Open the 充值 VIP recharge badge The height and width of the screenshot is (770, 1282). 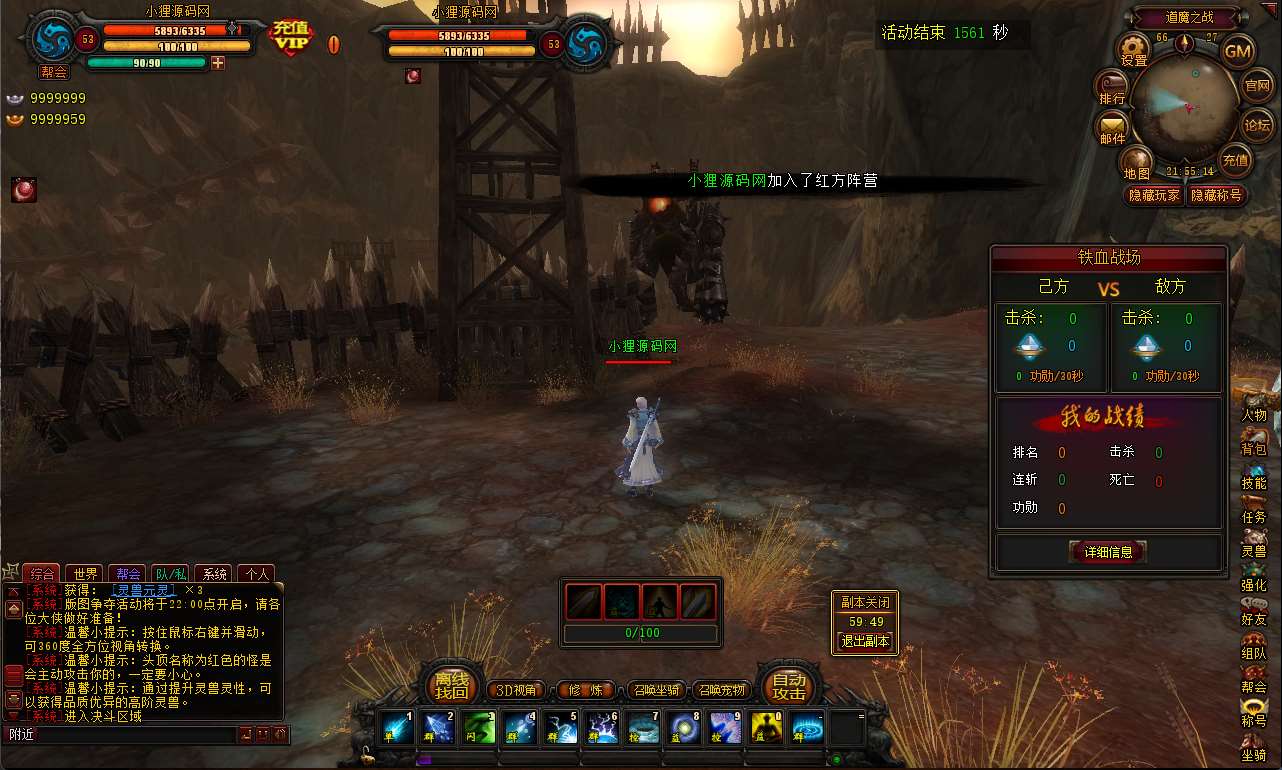291,39
